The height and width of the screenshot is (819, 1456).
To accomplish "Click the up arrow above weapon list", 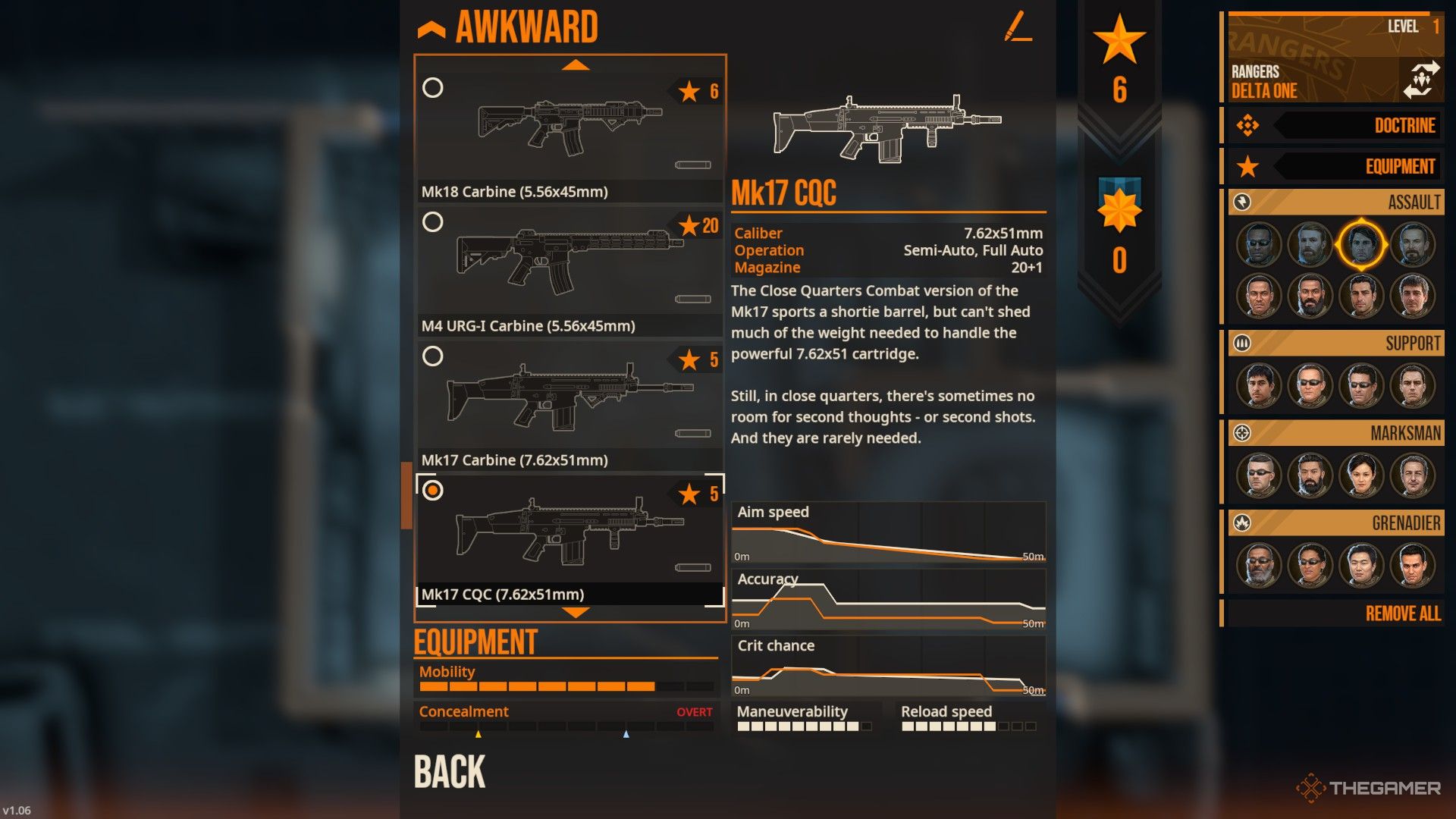I will tap(576, 65).
